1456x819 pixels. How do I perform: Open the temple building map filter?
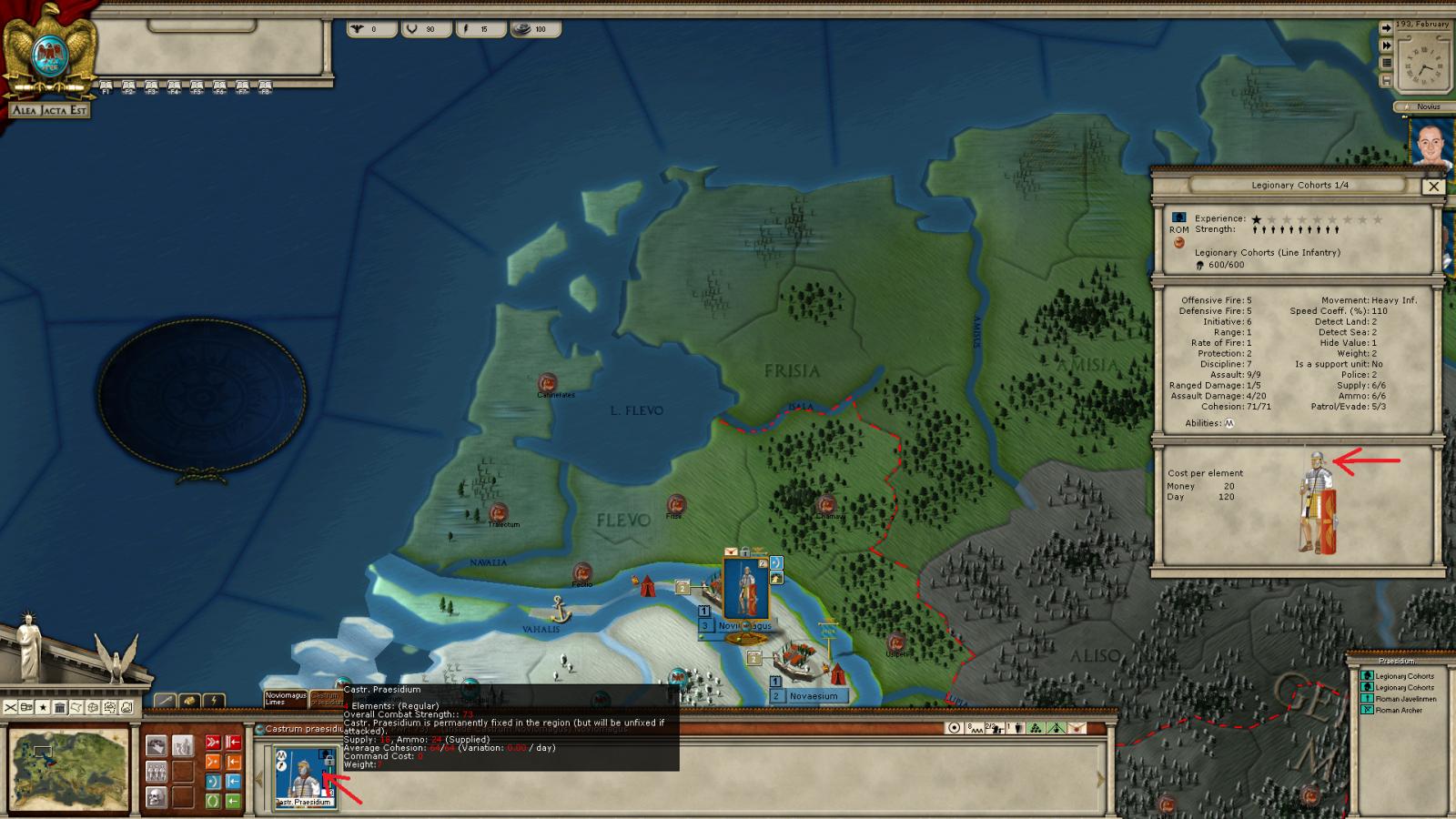pyautogui.click(x=59, y=707)
